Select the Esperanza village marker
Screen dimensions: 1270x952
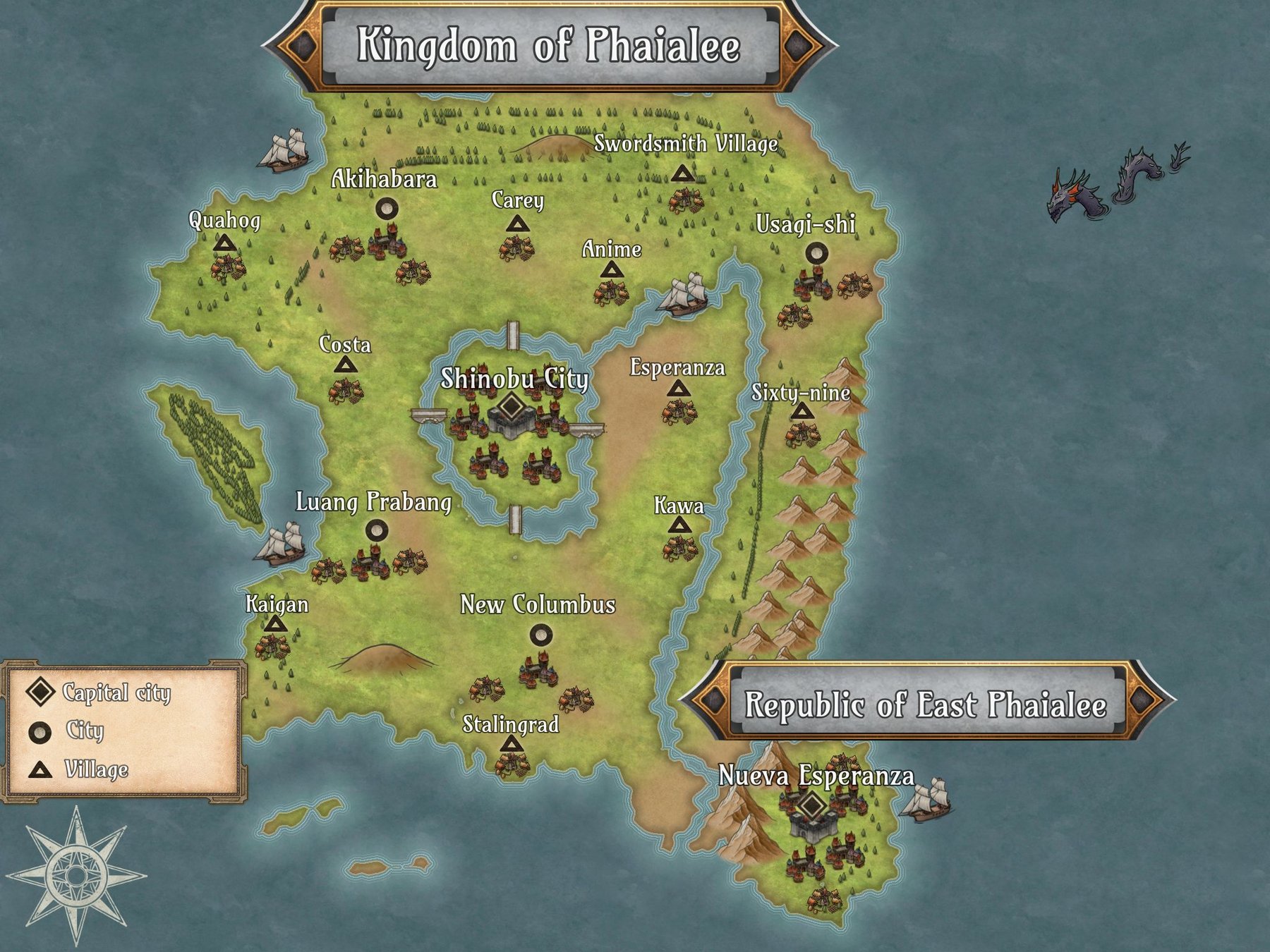coord(679,389)
